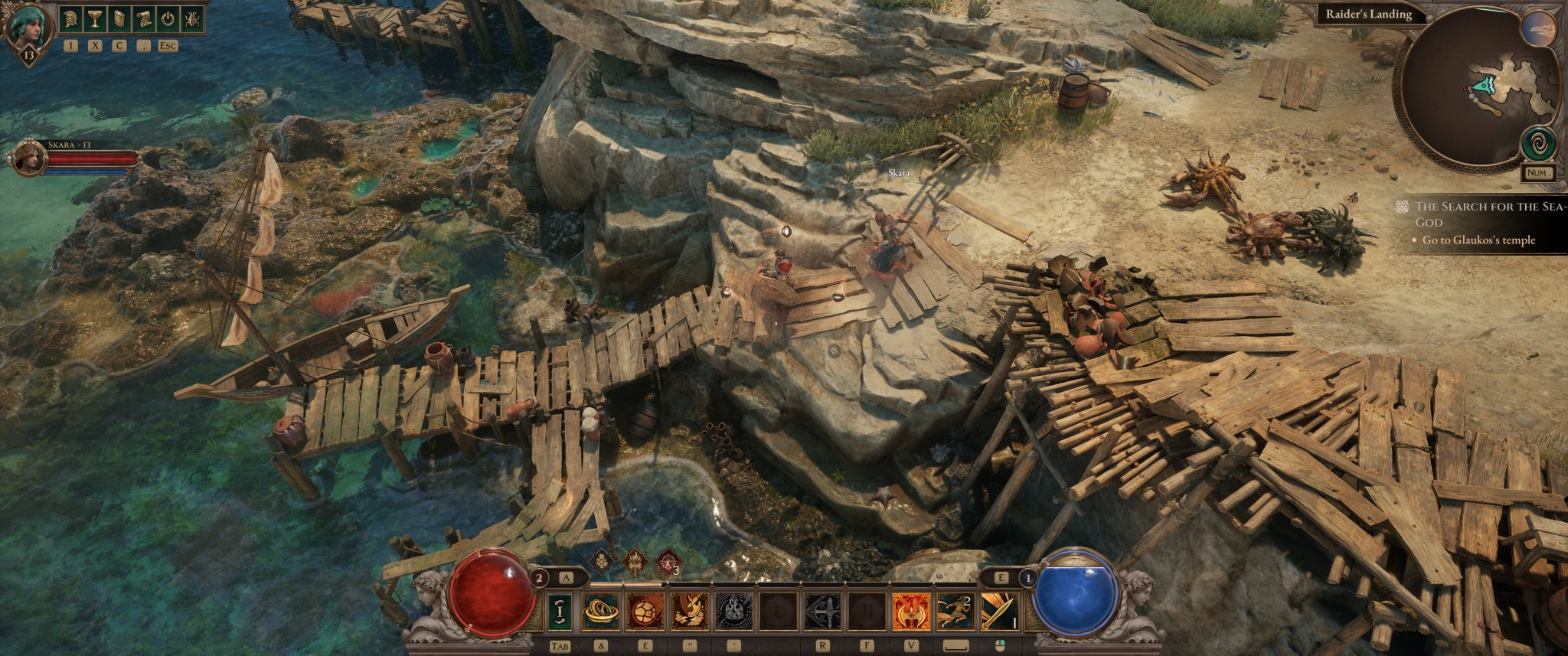
Task: Activate the greyed-out flame skill
Action: tap(733, 611)
